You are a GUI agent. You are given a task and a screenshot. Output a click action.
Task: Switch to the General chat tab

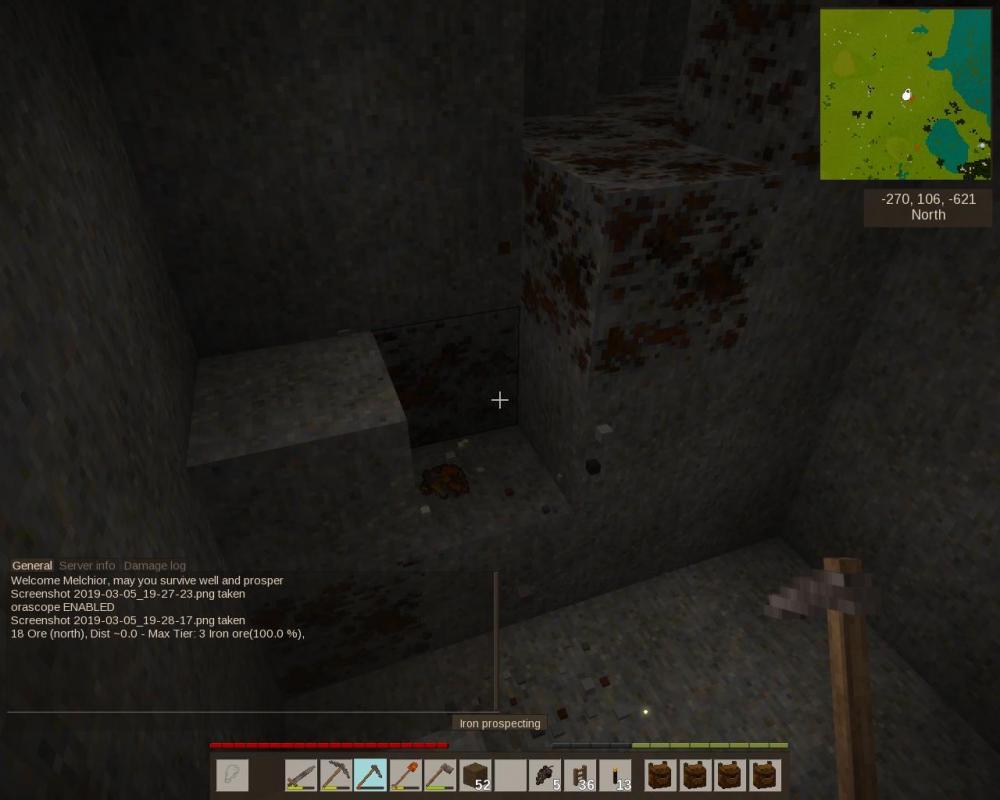pyautogui.click(x=32, y=566)
